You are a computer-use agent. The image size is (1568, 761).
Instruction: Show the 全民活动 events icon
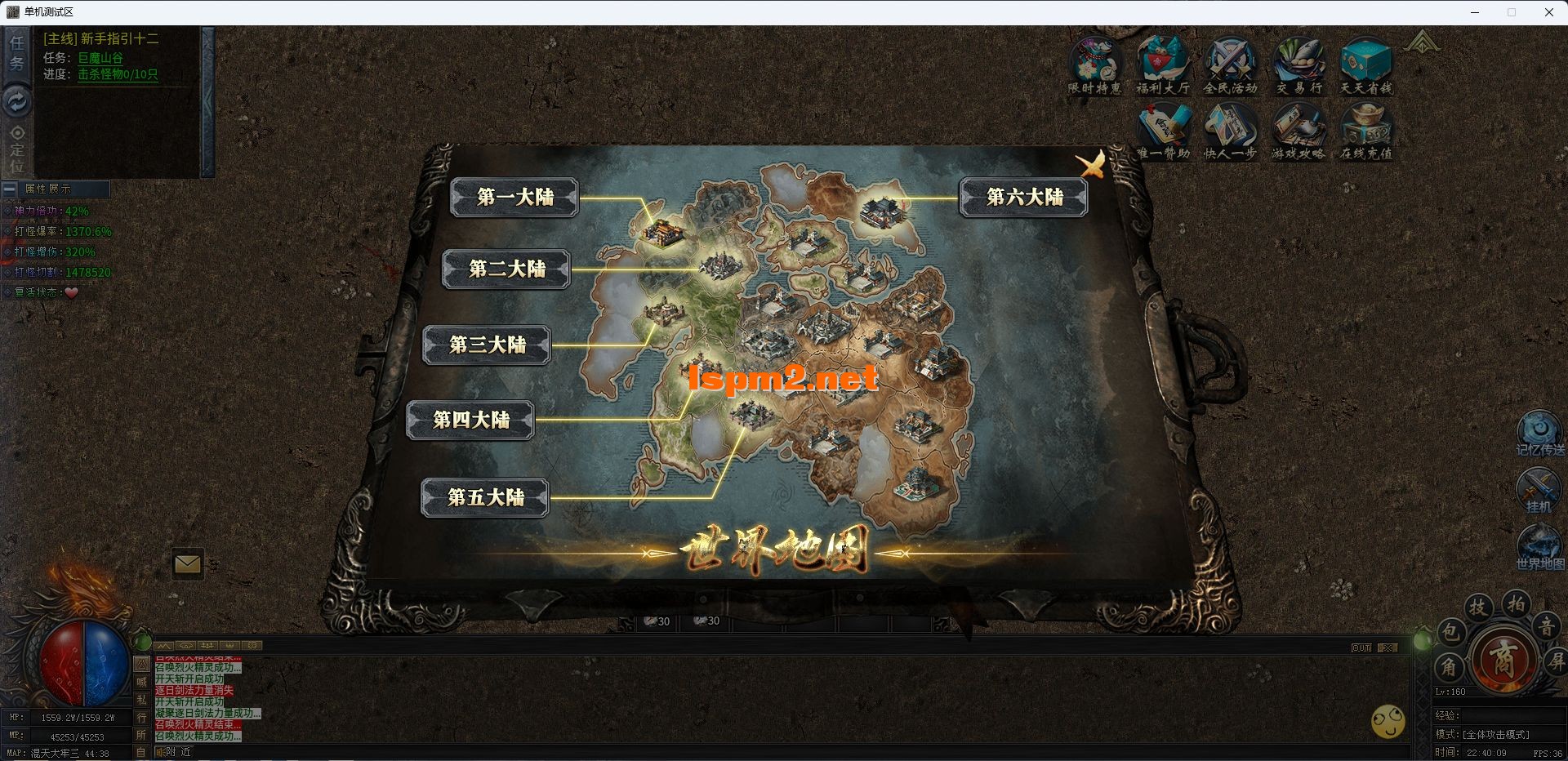1230,64
